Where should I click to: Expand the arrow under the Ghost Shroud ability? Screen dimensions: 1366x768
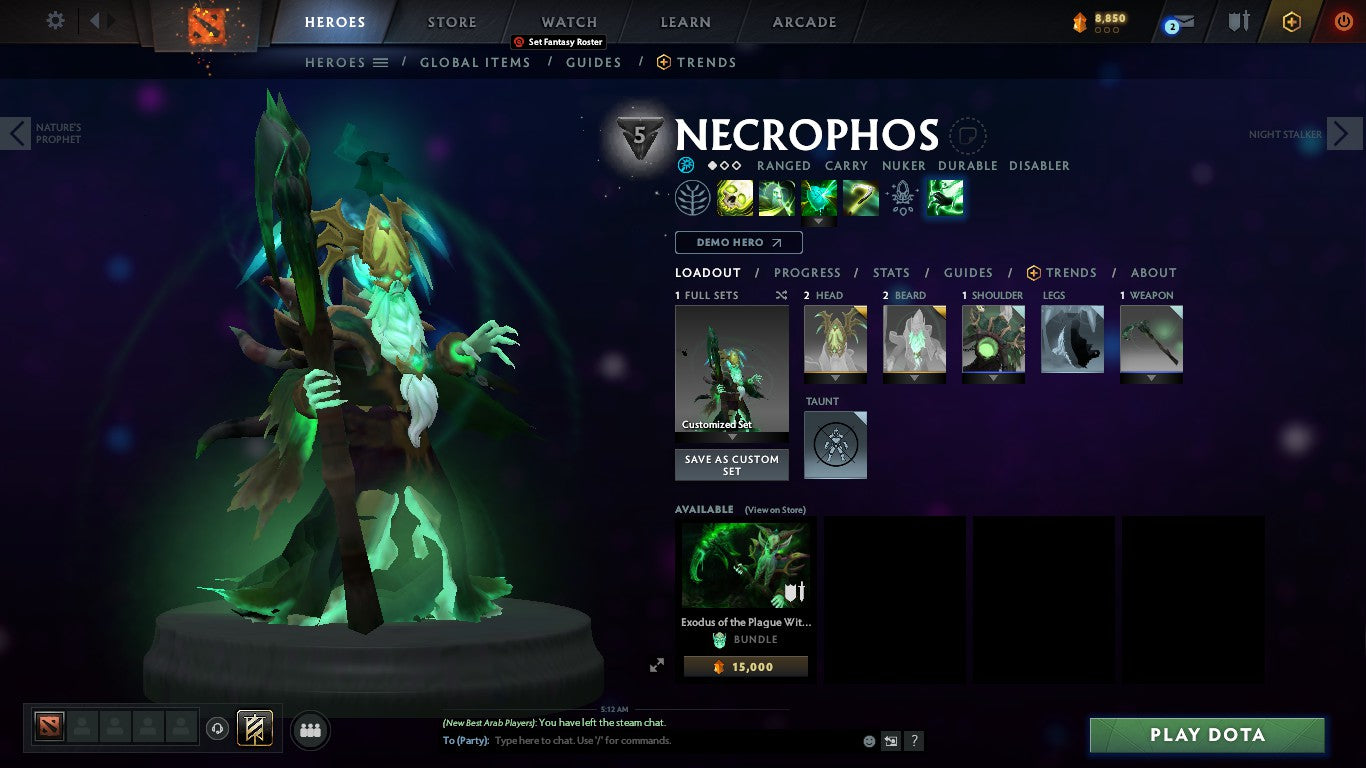(819, 221)
